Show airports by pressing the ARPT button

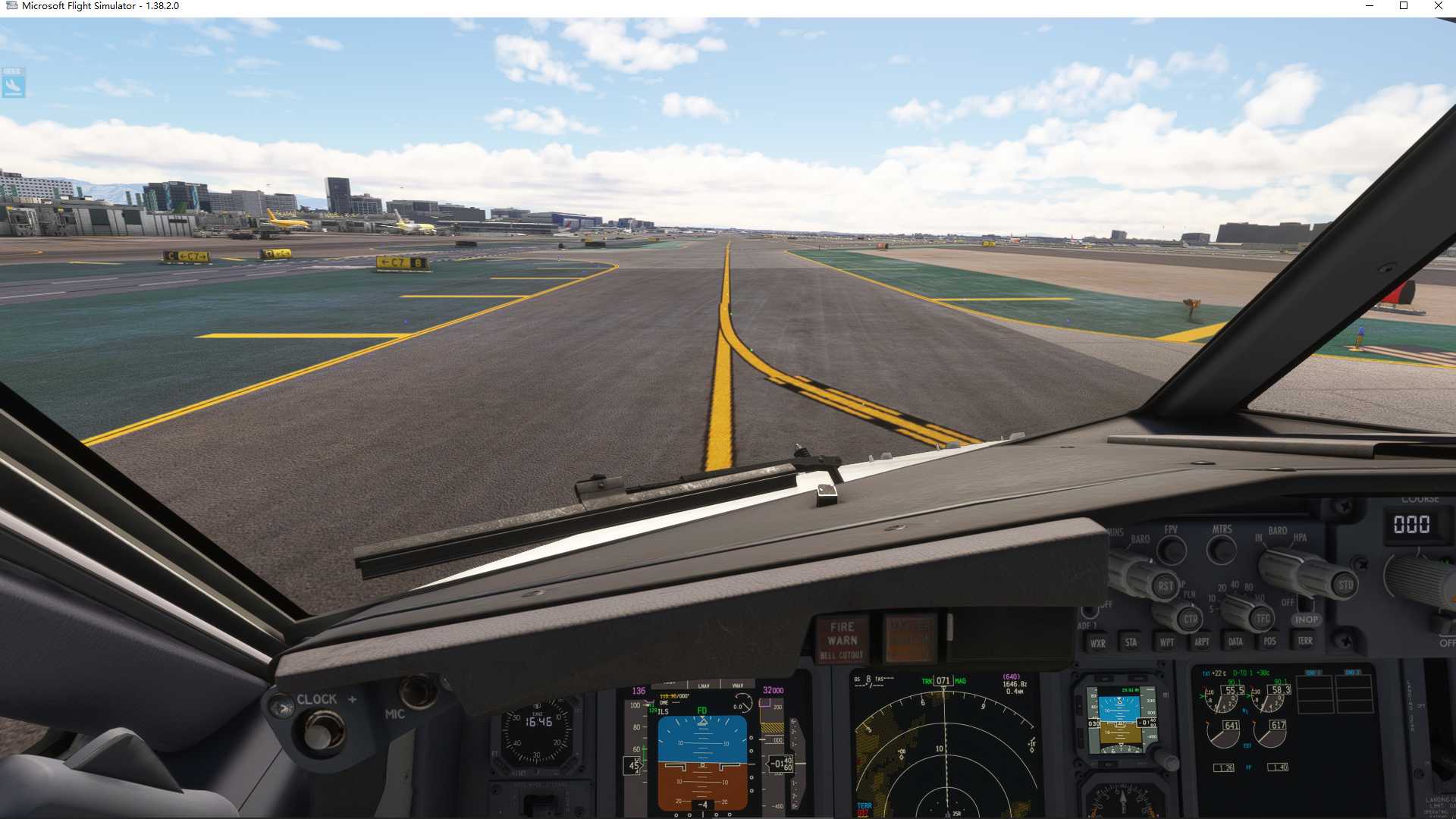point(1202,641)
